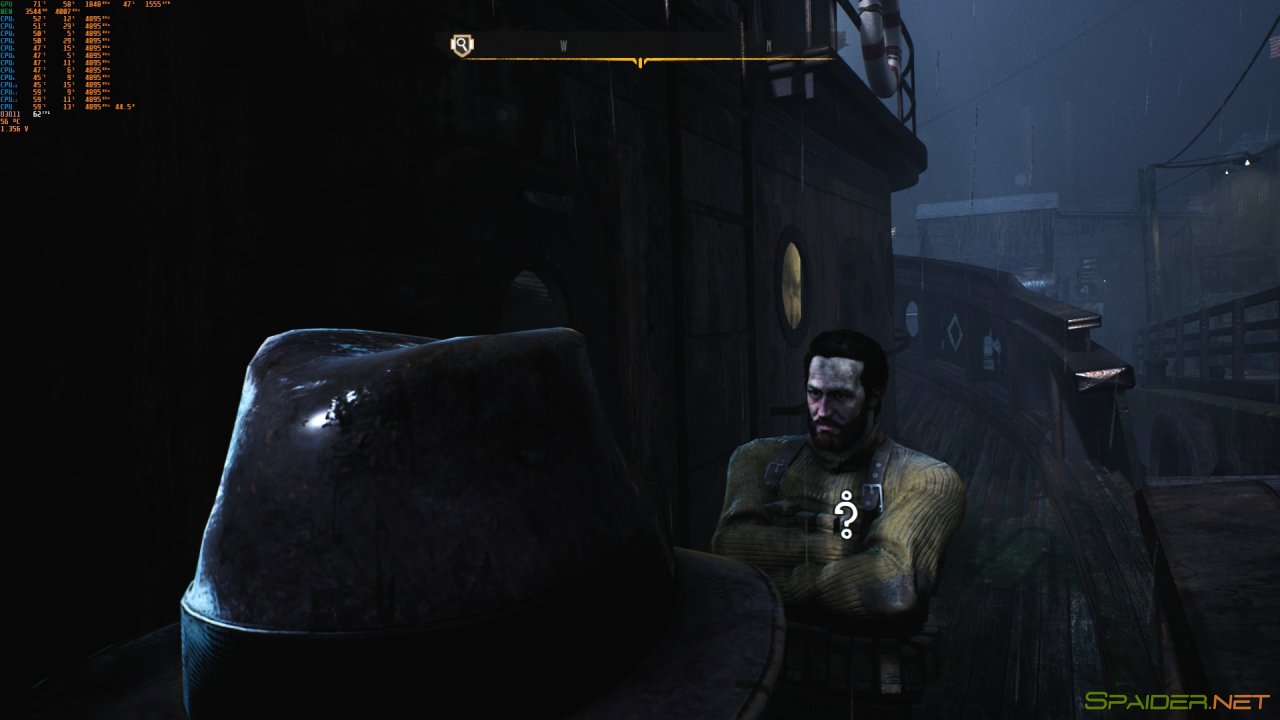The height and width of the screenshot is (720, 1280).
Task: Click the white FPS counter reading 62
Action: [38, 114]
